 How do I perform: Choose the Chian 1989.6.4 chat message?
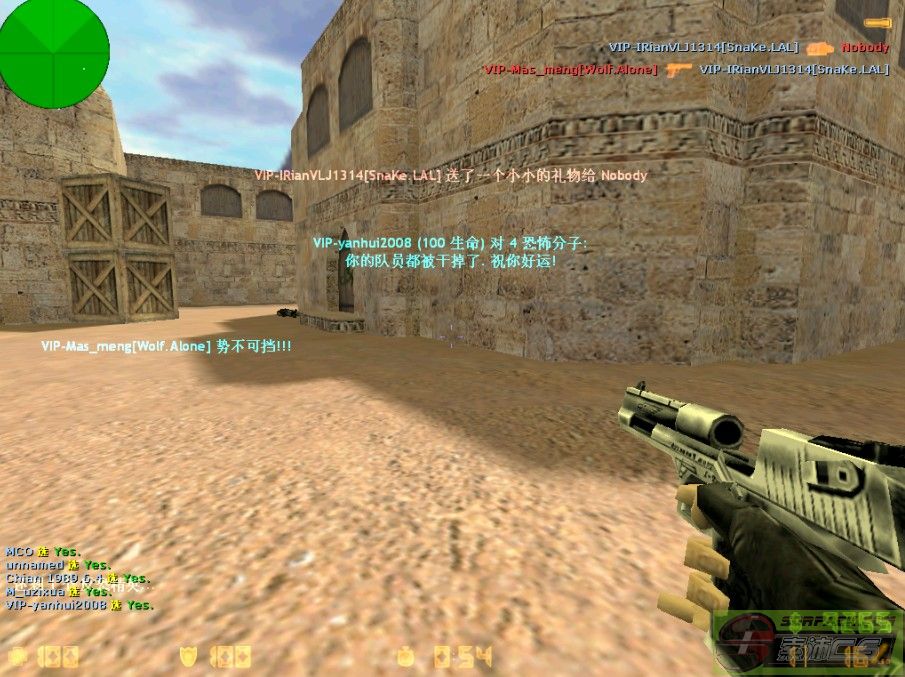pyautogui.click(x=78, y=578)
